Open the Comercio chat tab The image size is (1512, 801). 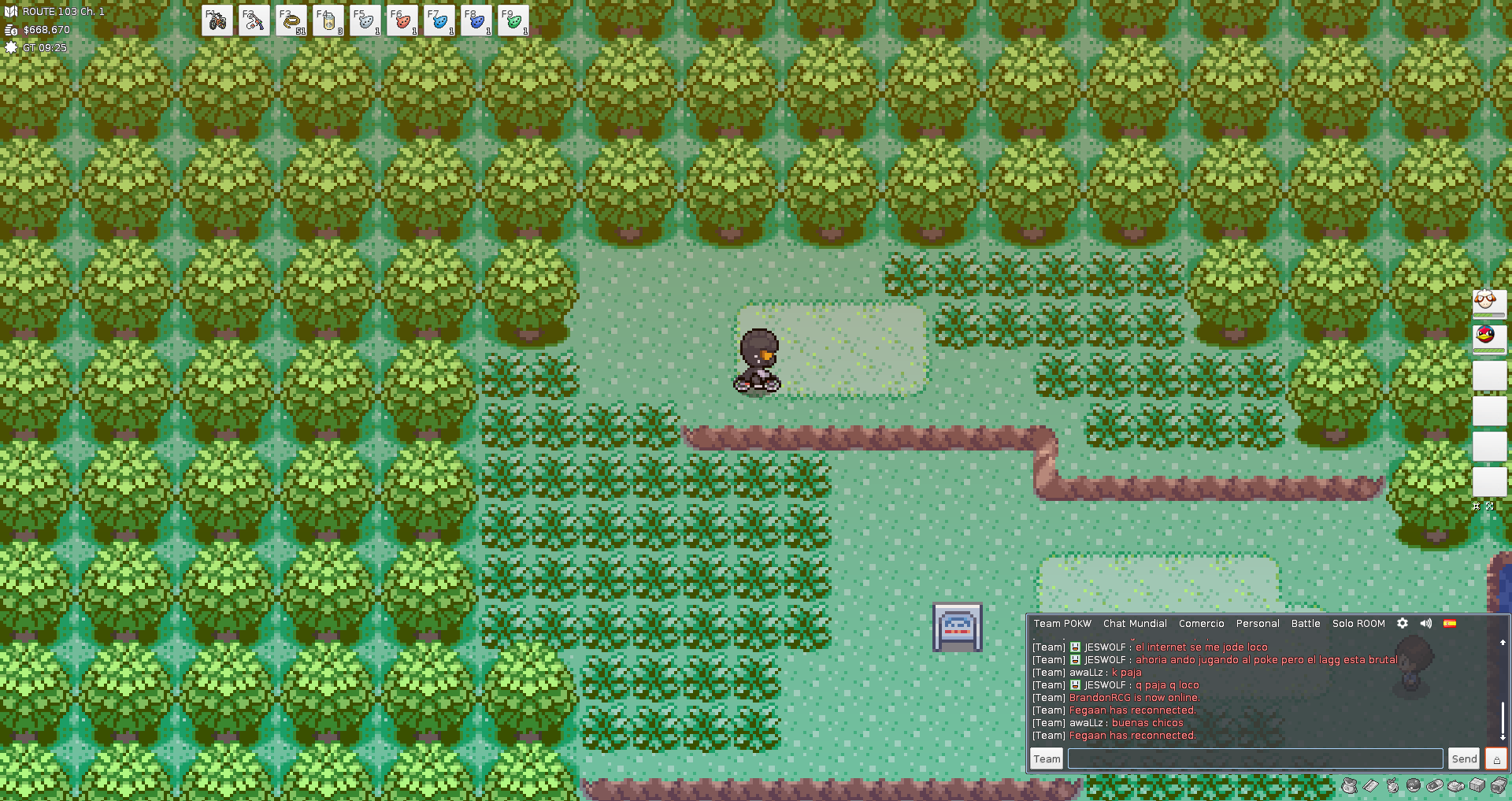click(x=1201, y=624)
